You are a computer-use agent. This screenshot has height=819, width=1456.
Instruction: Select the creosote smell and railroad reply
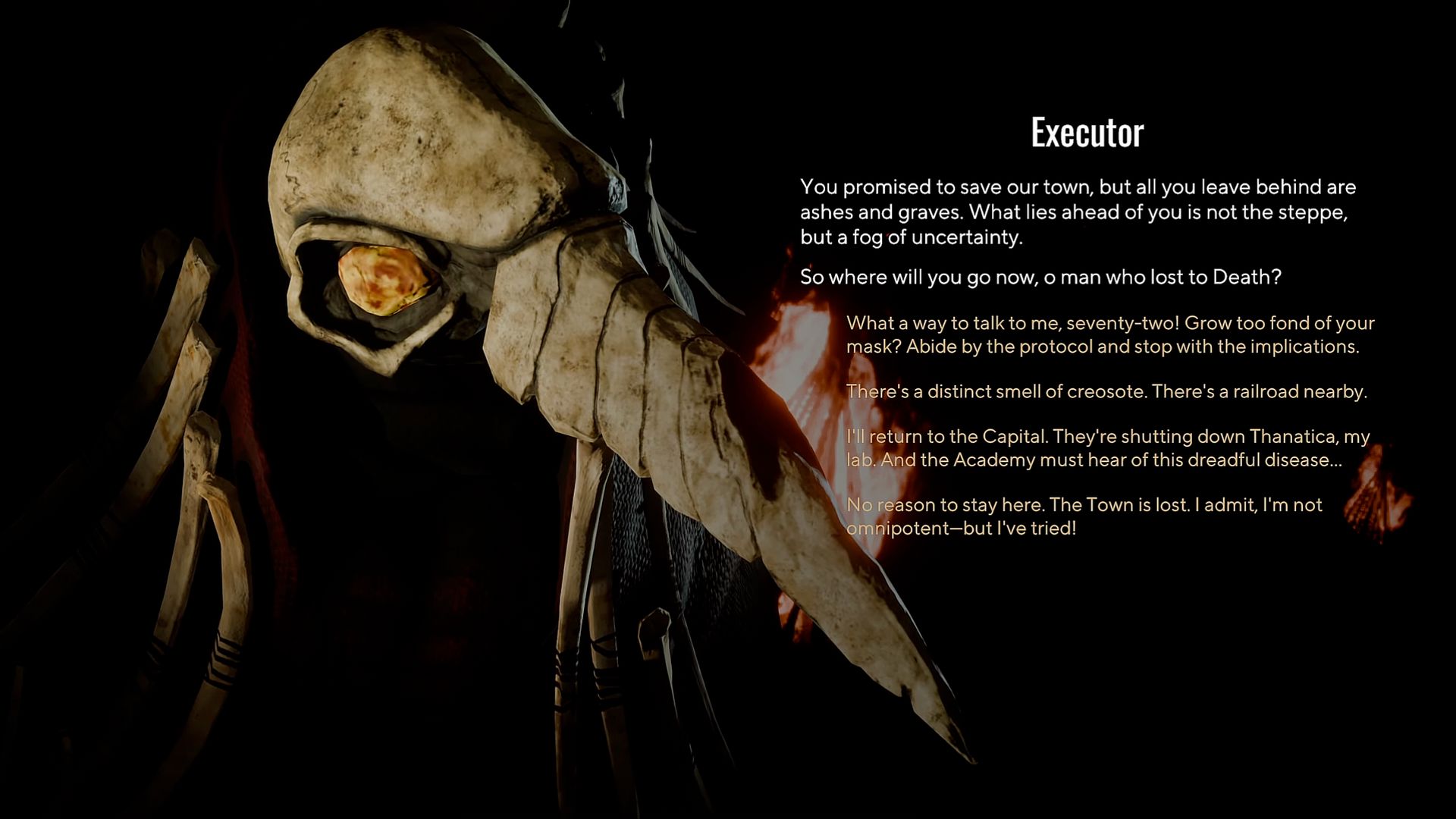click(x=1106, y=391)
